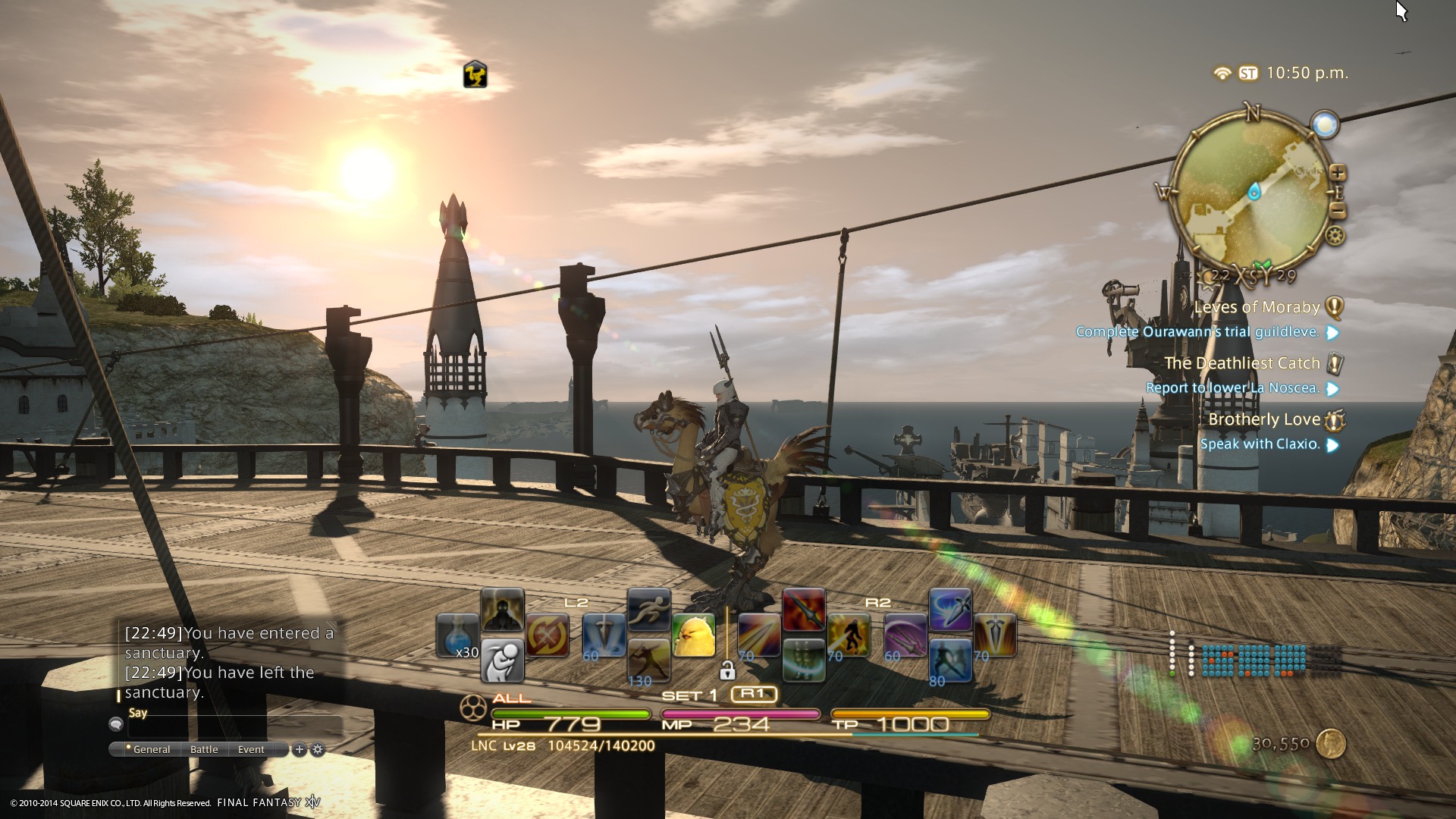Open the minimap gear settings
This screenshot has width=1456, height=819.
[x=1335, y=236]
